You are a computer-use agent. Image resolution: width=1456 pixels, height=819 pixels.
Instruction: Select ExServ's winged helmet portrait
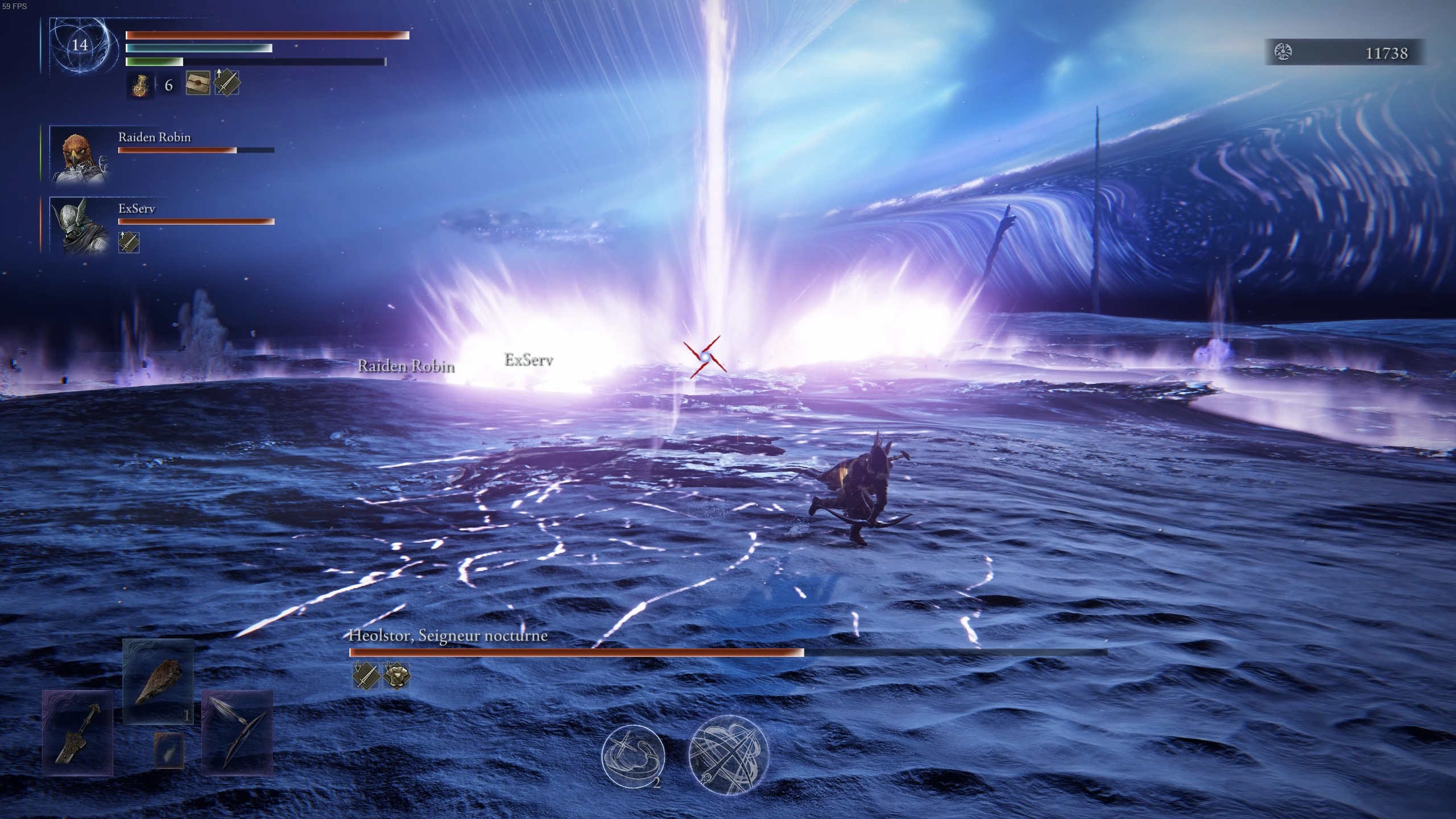coord(78,226)
